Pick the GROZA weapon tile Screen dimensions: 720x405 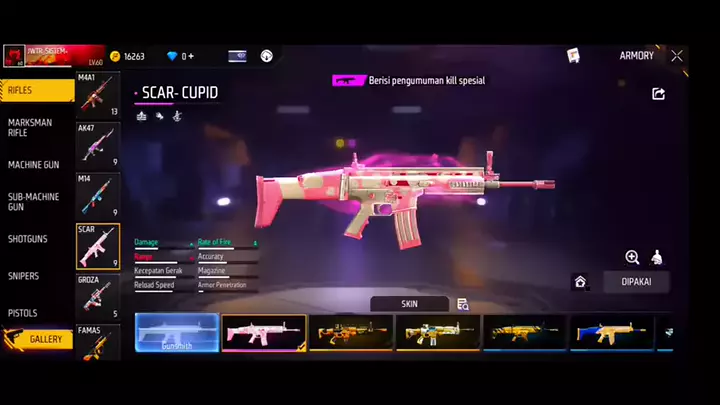(x=98, y=297)
